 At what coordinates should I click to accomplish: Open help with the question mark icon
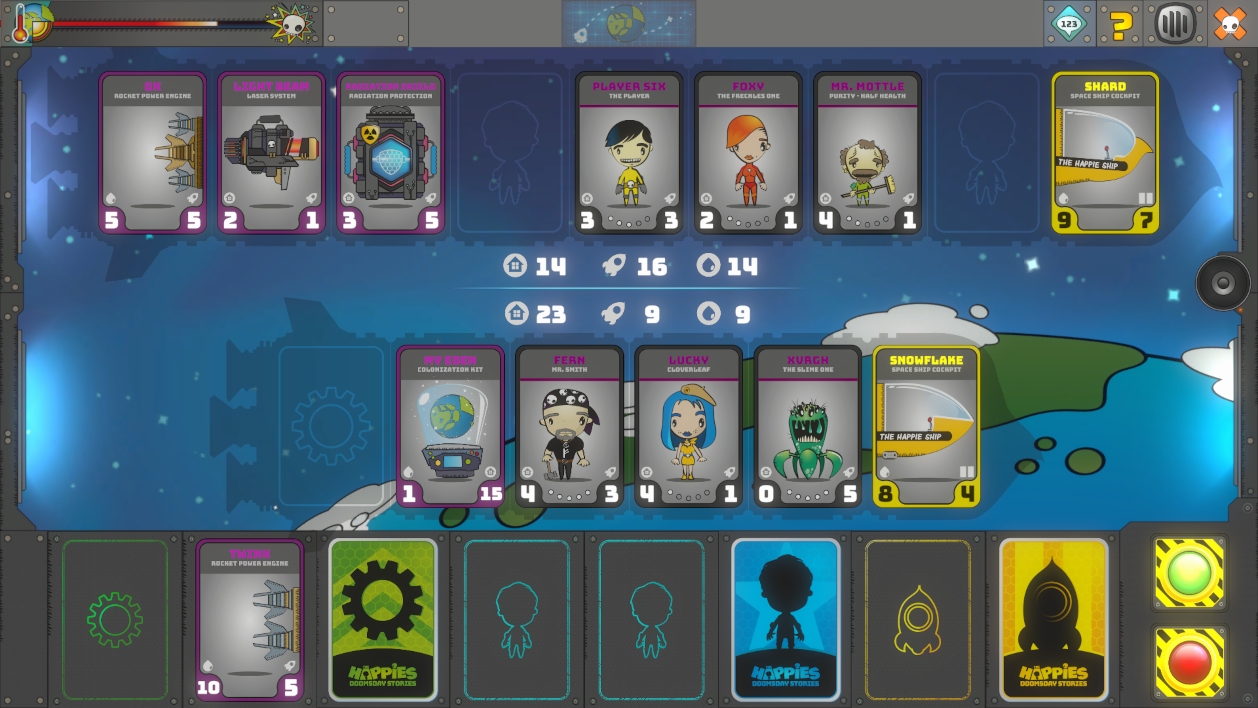(x=1122, y=23)
